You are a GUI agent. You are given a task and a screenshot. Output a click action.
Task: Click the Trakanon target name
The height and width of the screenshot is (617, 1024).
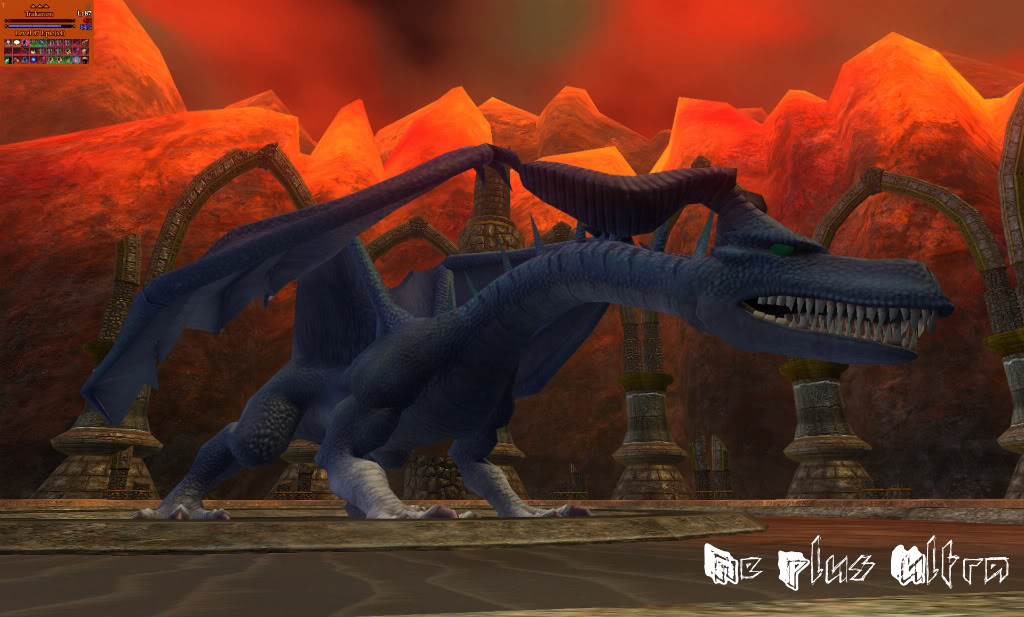[39, 14]
